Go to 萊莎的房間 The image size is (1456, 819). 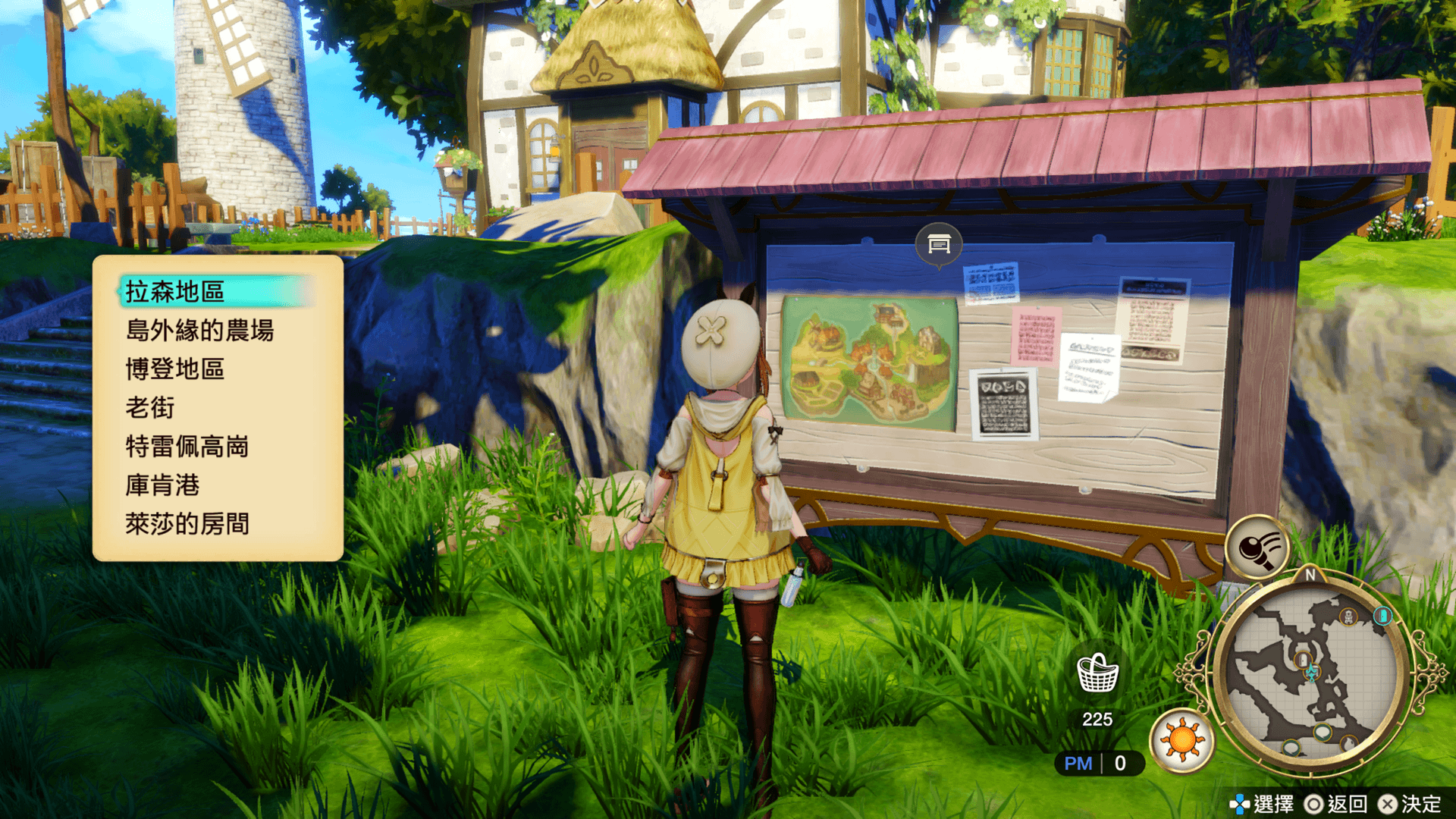pyautogui.click(x=187, y=524)
